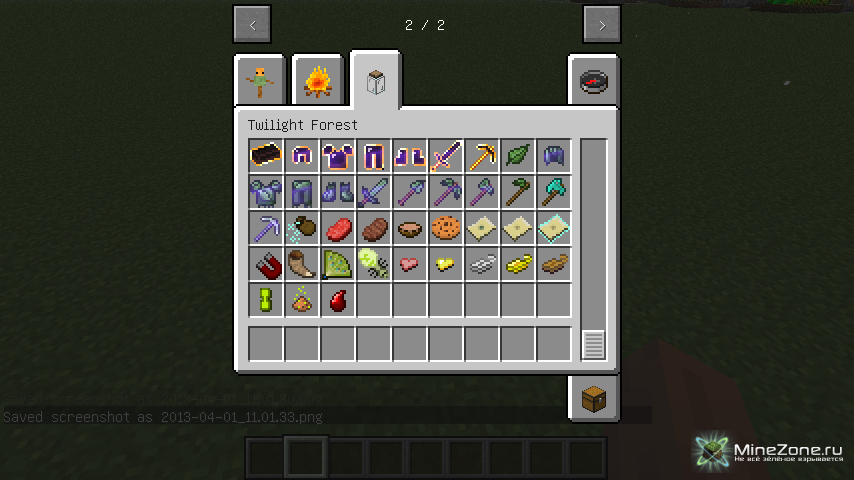The image size is (854, 480).
Task: Select the fiery pickaxe
Action: pyautogui.click(x=482, y=156)
